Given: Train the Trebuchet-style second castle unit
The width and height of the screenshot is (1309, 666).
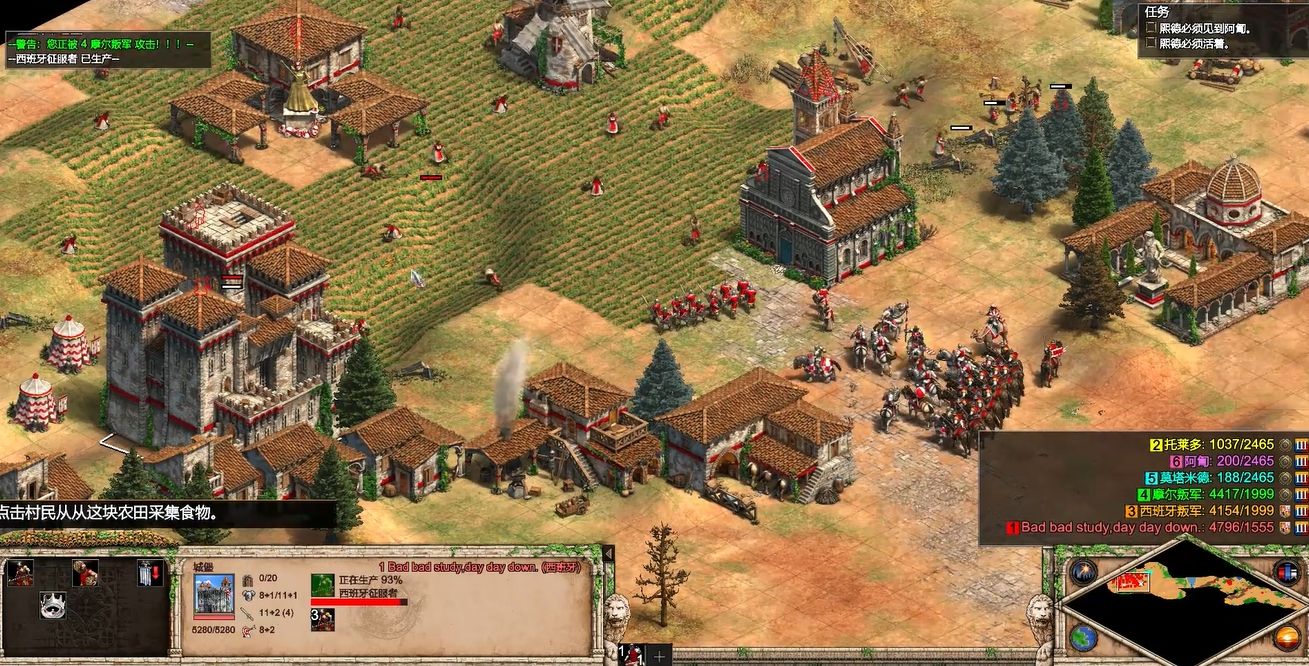Looking at the screenshot, I should pos(85,573).
